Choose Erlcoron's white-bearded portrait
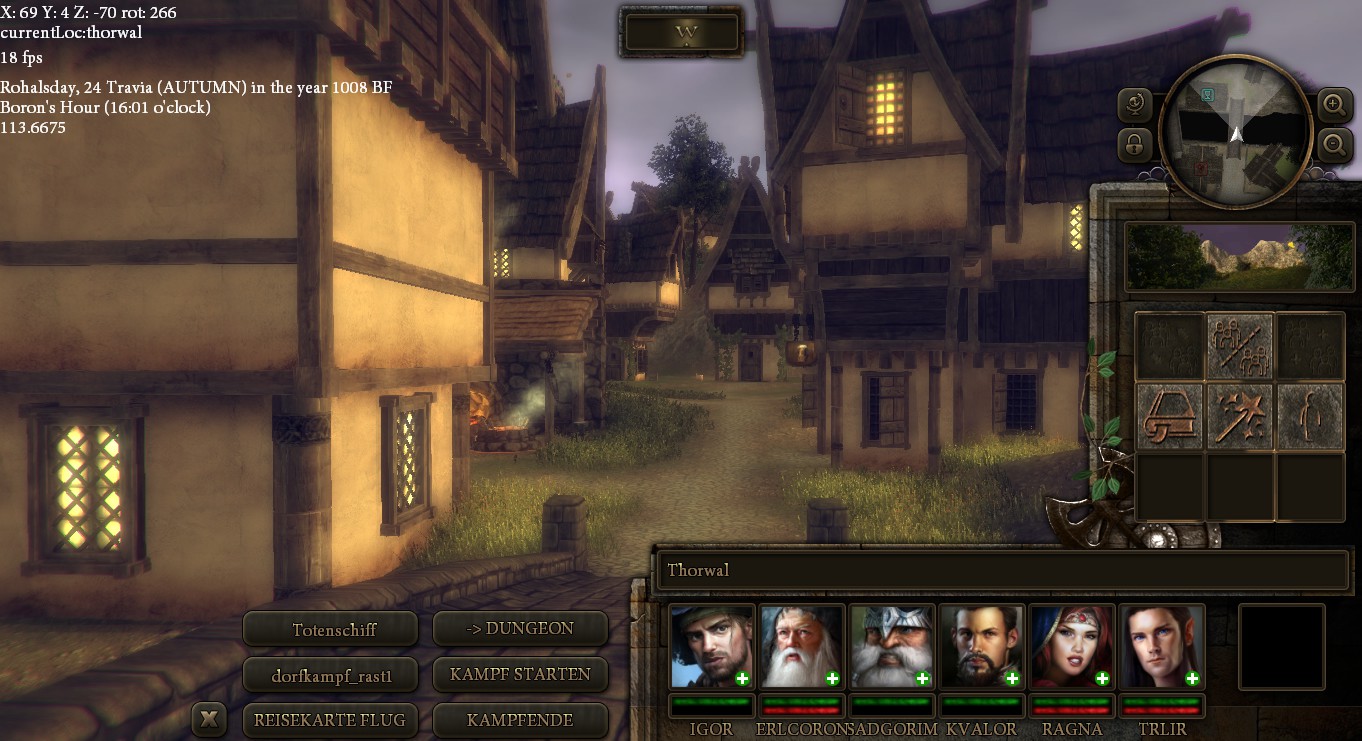Viewport: 1362px width, 741px height. pos(802,646)
